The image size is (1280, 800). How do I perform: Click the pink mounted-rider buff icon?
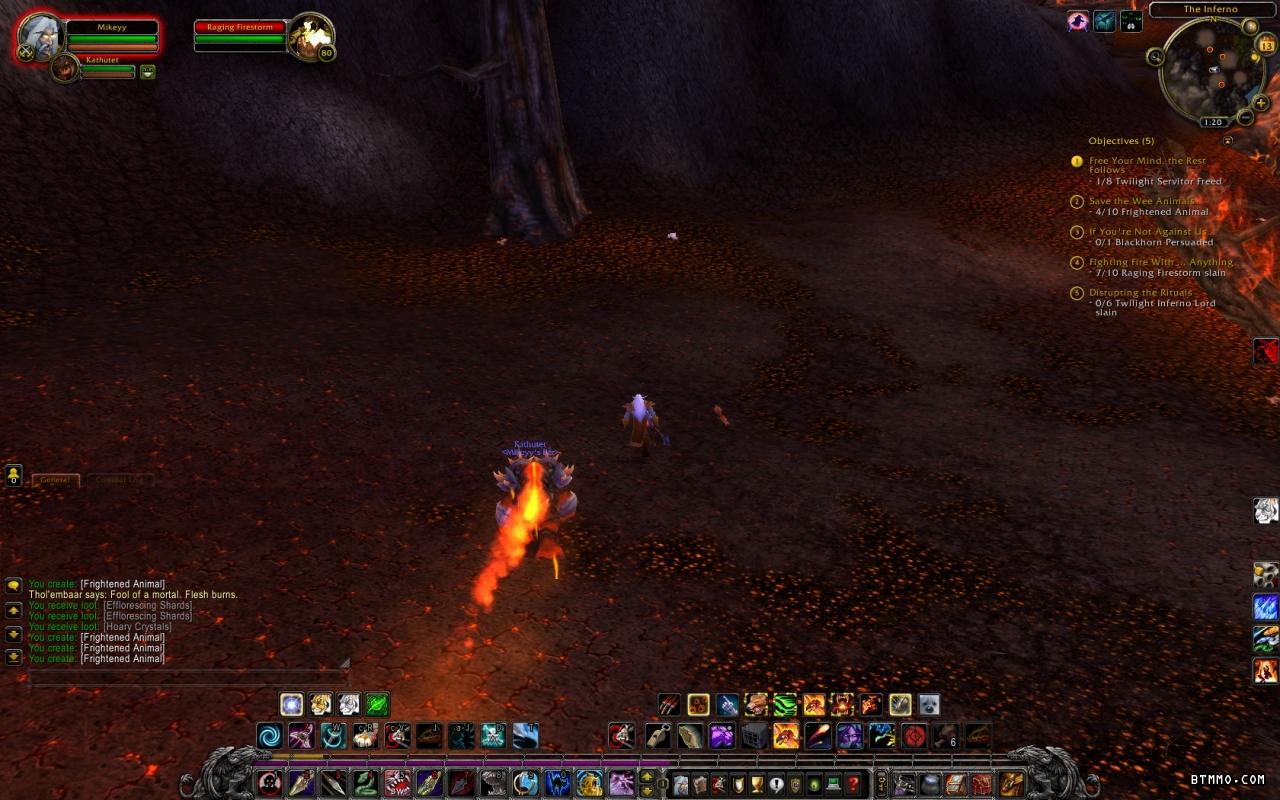(1077, 21)
